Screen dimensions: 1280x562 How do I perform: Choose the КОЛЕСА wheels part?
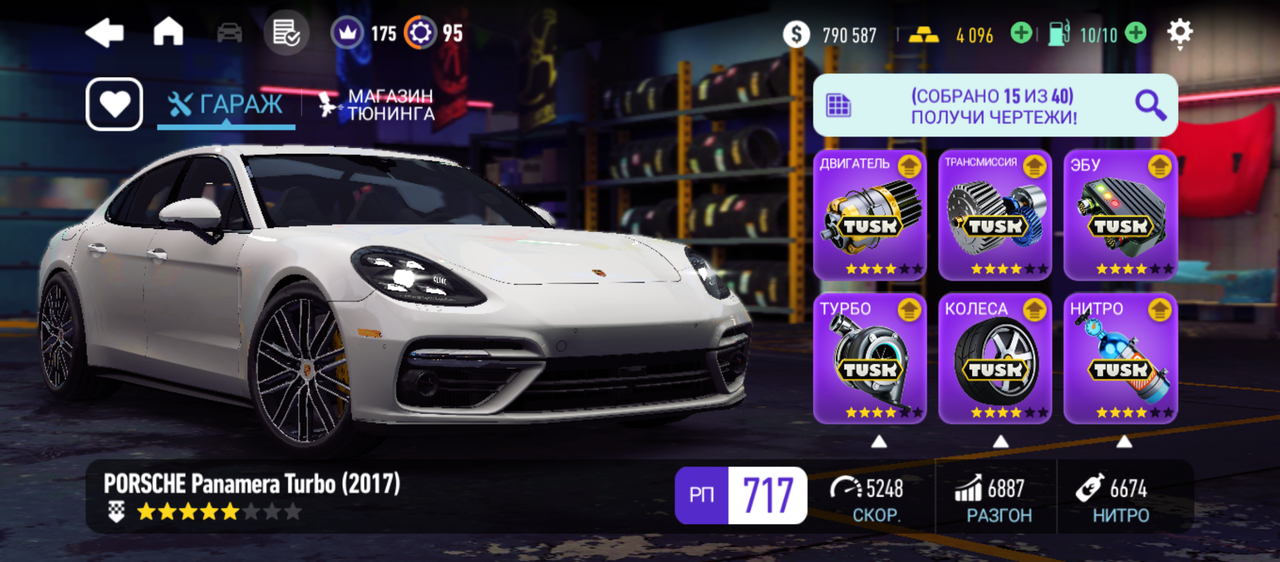click(x=994, y=358)
